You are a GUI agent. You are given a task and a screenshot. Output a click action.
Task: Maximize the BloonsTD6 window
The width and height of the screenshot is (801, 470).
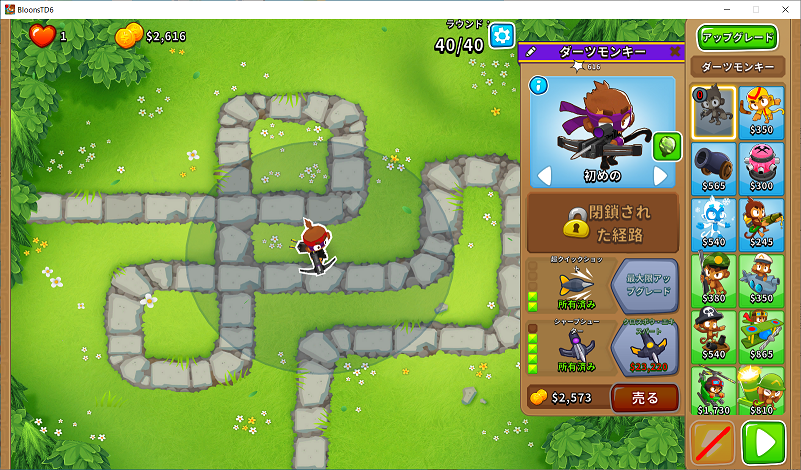click(755, 8)
